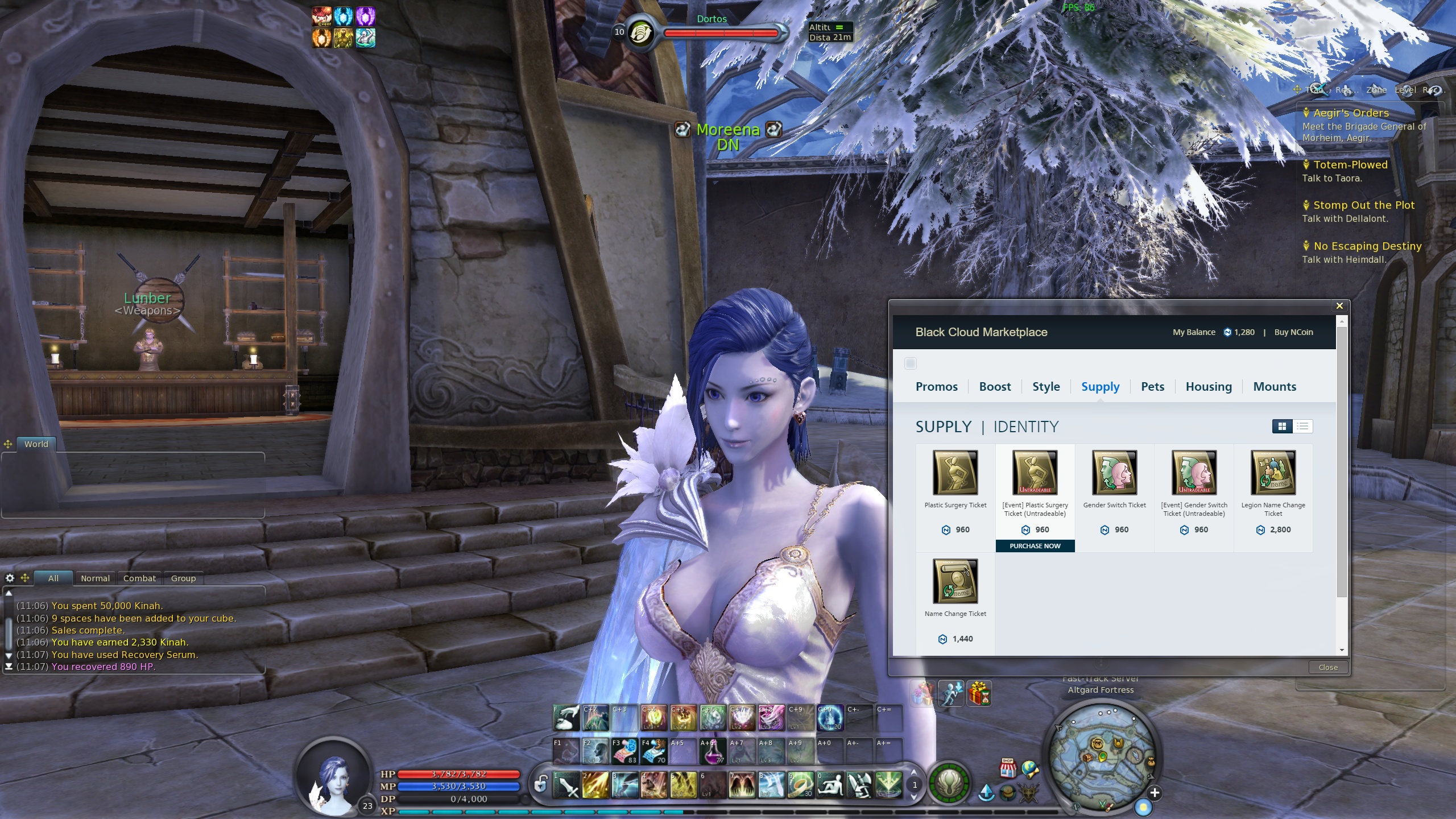Choose the Mounts category tab
Image resolution: width=1456 pixels, height=819 pixels.
click(1275, 387)
